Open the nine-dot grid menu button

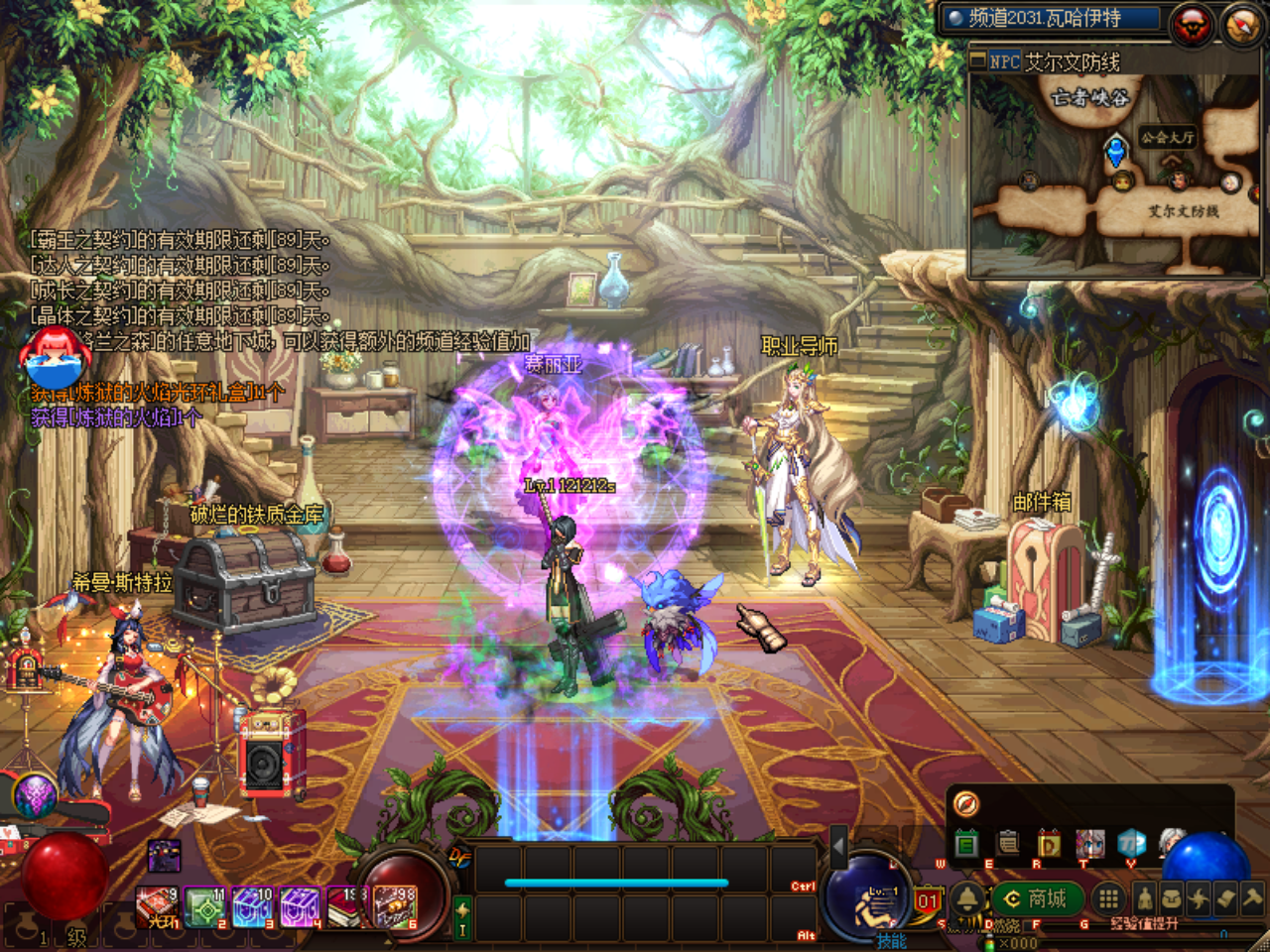pyautogui.click(x=1108, y=899)
